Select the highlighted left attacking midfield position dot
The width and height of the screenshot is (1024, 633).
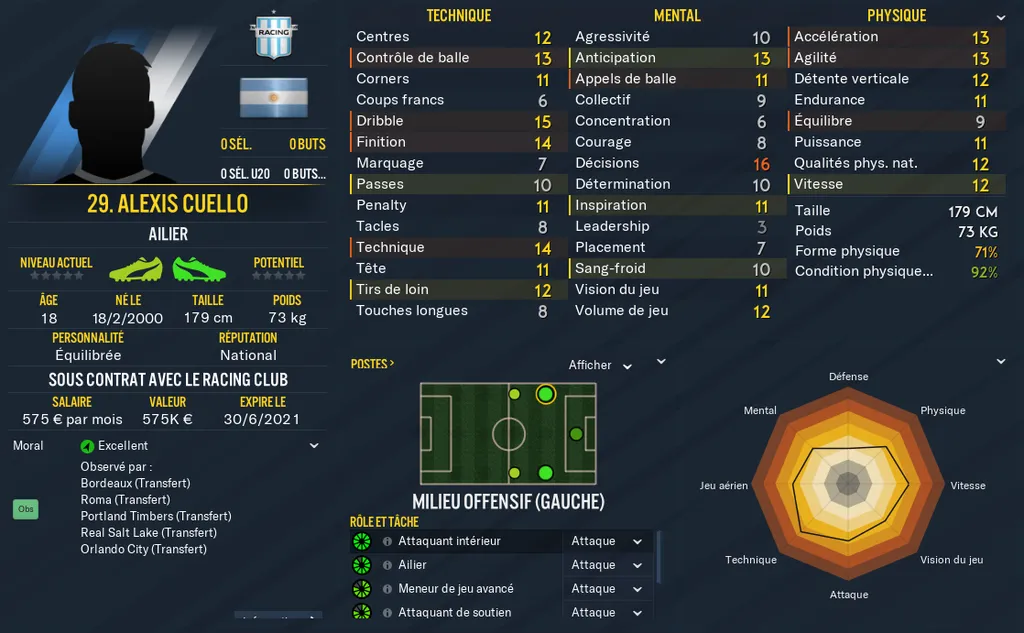545,394
